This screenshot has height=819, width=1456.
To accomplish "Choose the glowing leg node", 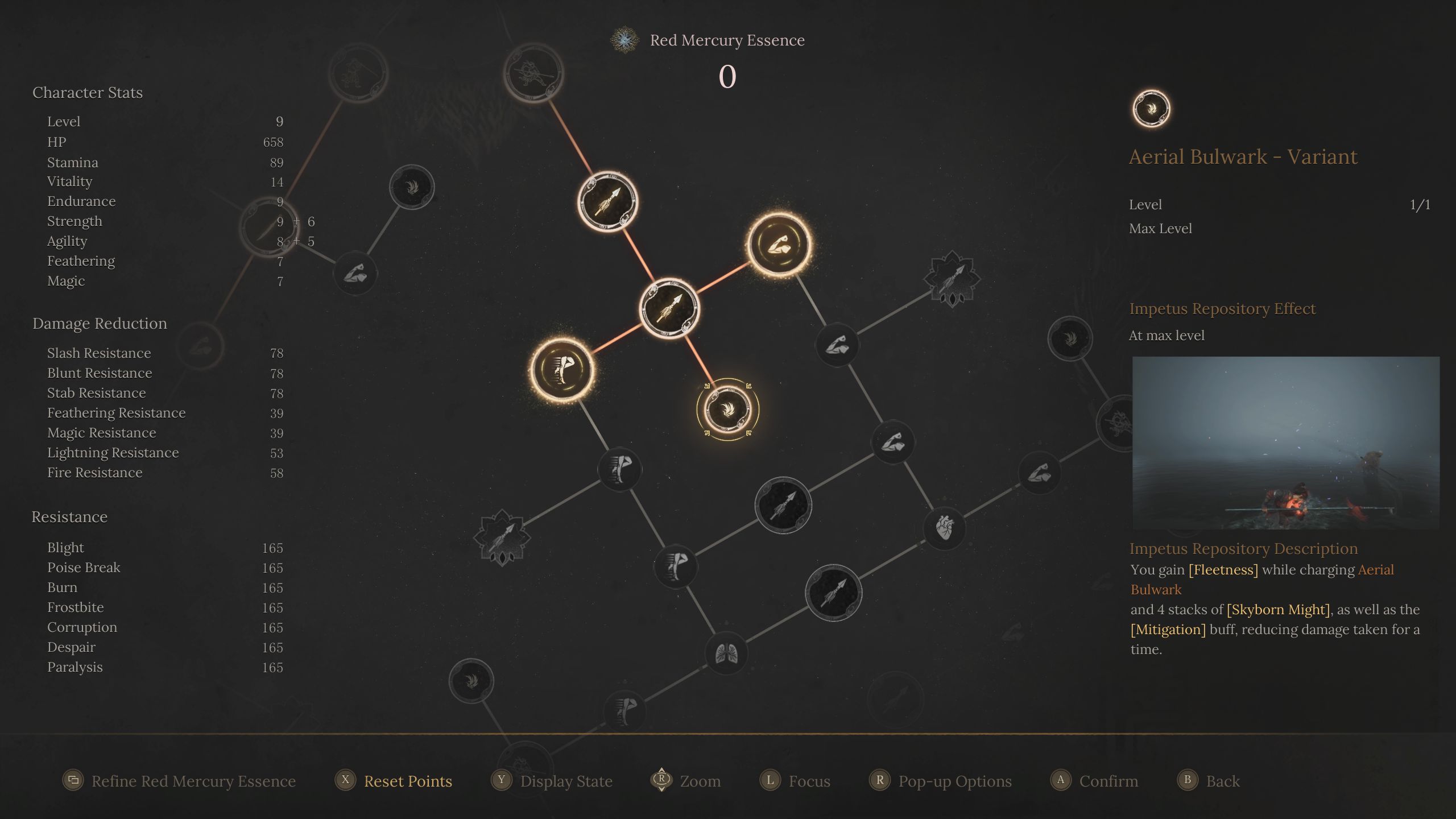I will [562, 370].
